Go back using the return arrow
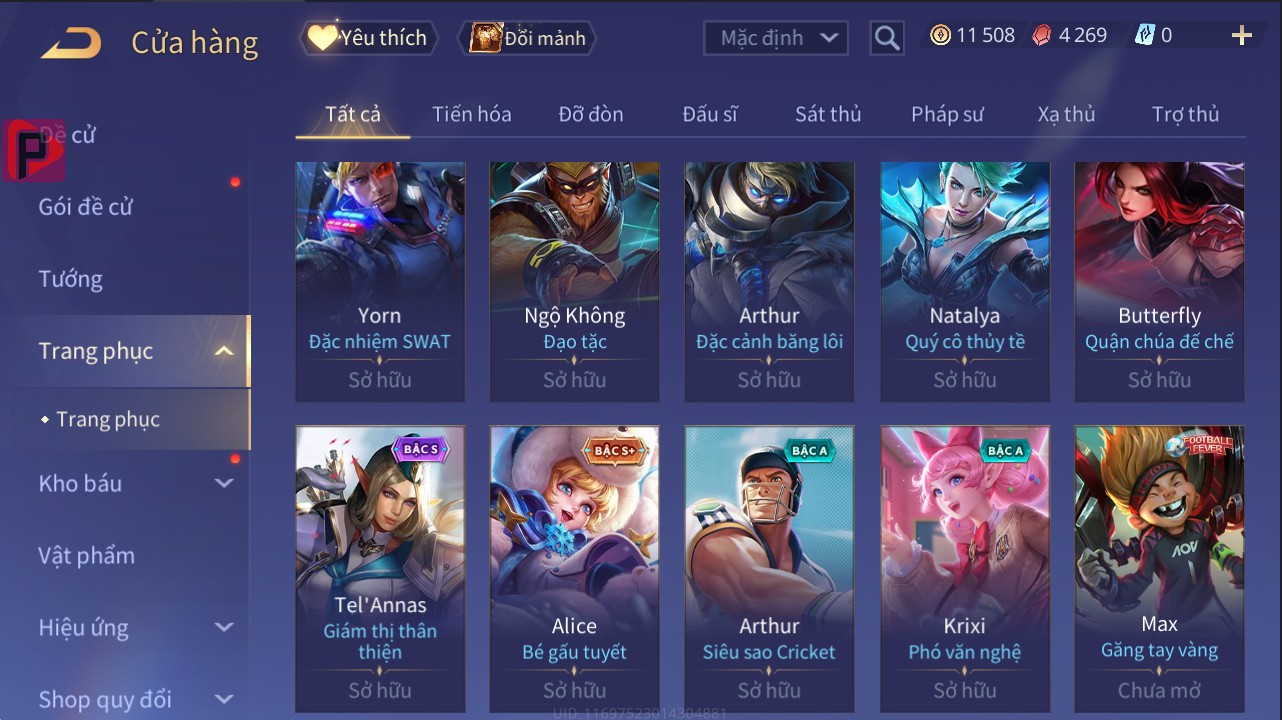This screenshot has height=720, width=1282. click(71, 42)
